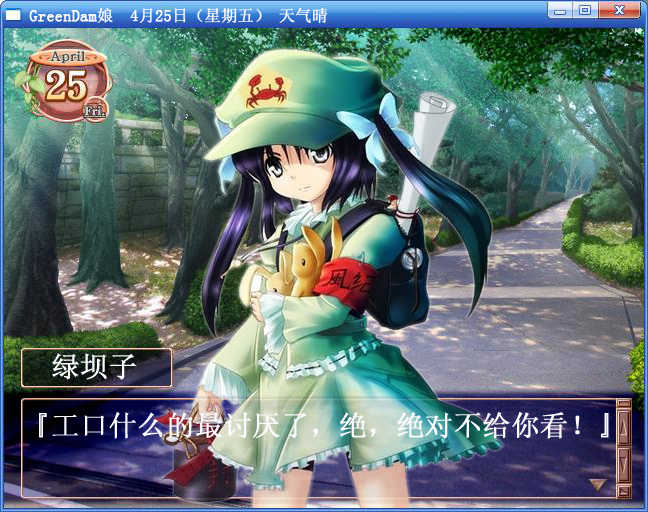
Task: Click the down arrow beside the dialogue box
Action: pos(623,462)
